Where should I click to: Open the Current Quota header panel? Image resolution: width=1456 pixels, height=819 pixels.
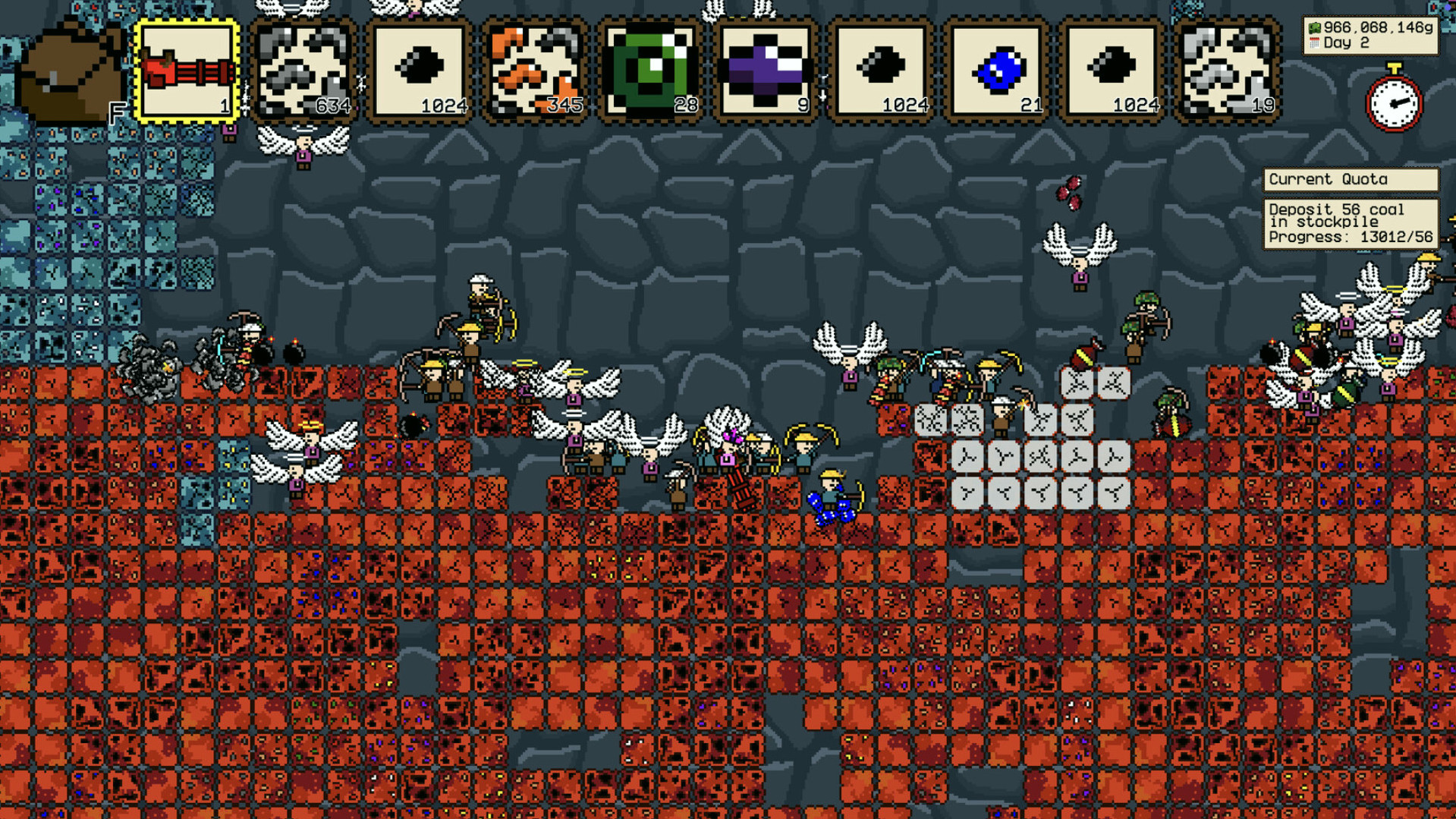click(1351, 179)
